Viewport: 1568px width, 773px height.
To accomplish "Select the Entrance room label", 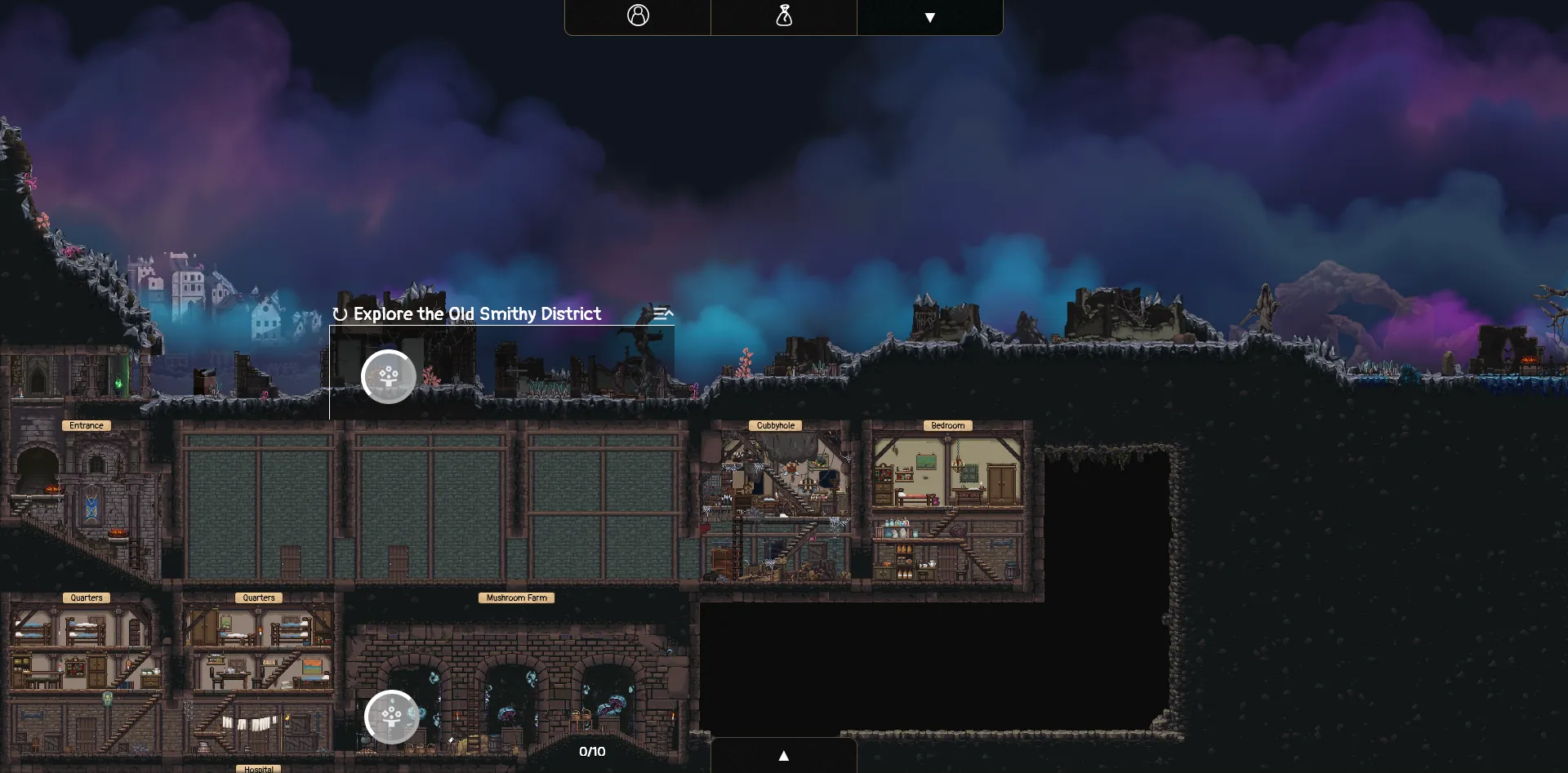I will [x=86, y=425].
